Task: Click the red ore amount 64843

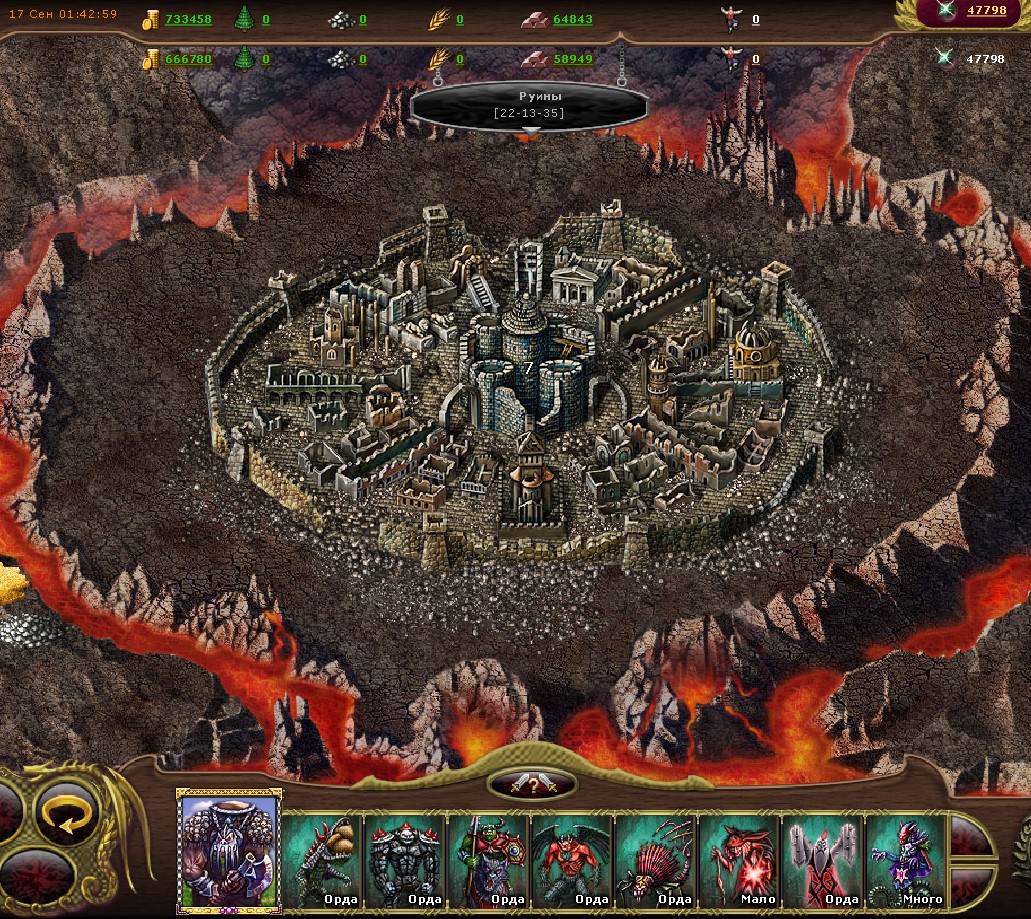Action: pos(573,19)
